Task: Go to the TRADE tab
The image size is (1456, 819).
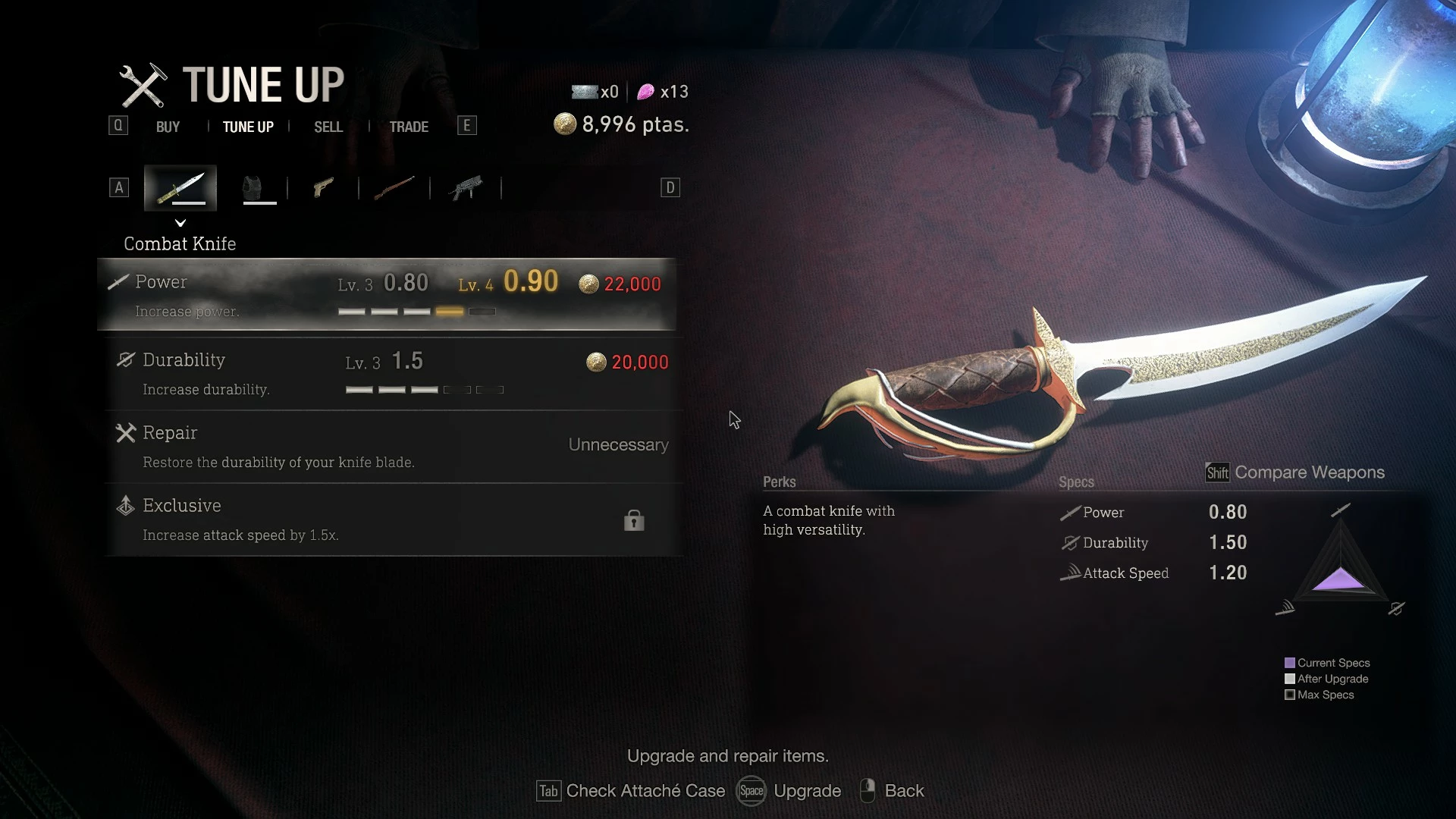Action: tap(409, 127)
